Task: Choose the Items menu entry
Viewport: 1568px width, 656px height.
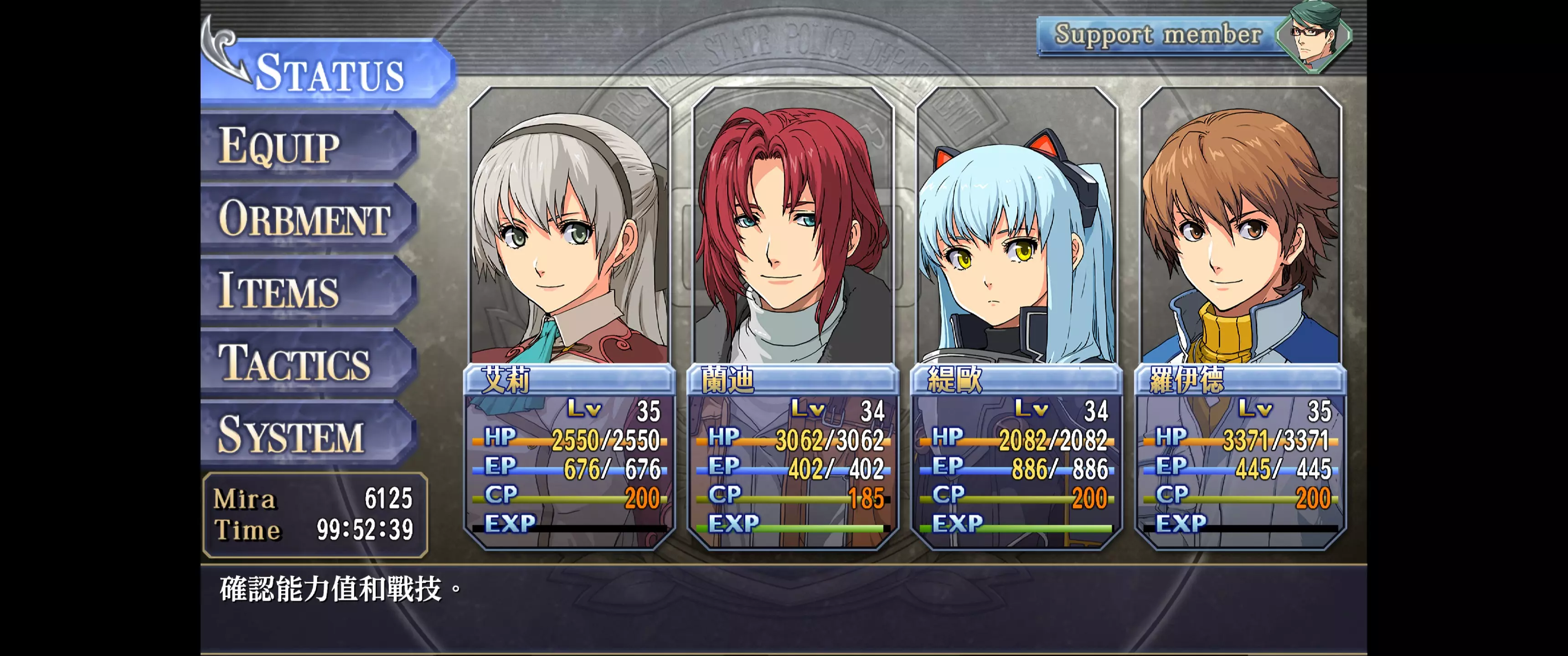Action: 307,290
